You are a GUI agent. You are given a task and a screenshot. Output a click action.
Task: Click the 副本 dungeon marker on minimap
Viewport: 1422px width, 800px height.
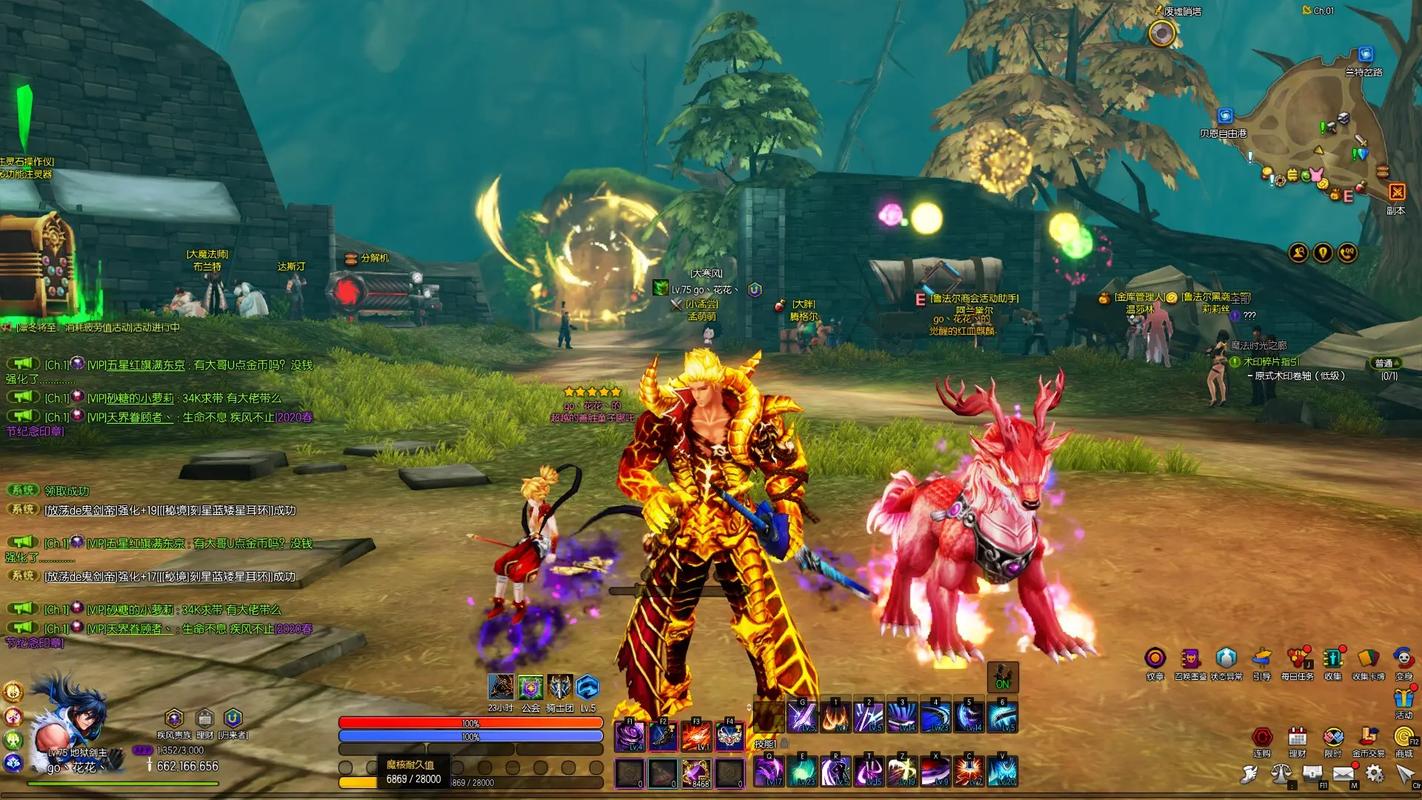(1396, 193)
